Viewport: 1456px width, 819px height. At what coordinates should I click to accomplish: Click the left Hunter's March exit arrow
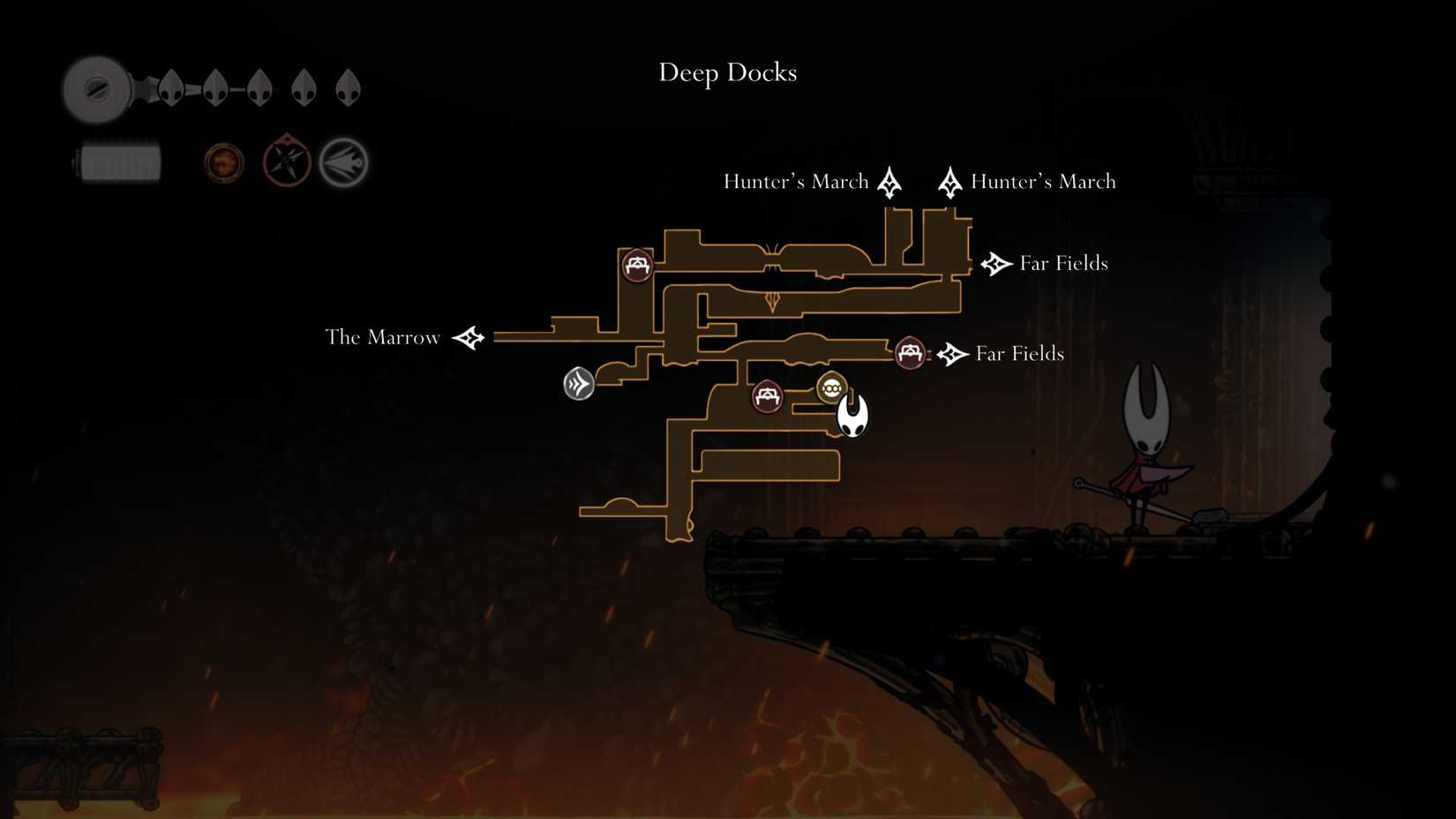coord(889,181)
